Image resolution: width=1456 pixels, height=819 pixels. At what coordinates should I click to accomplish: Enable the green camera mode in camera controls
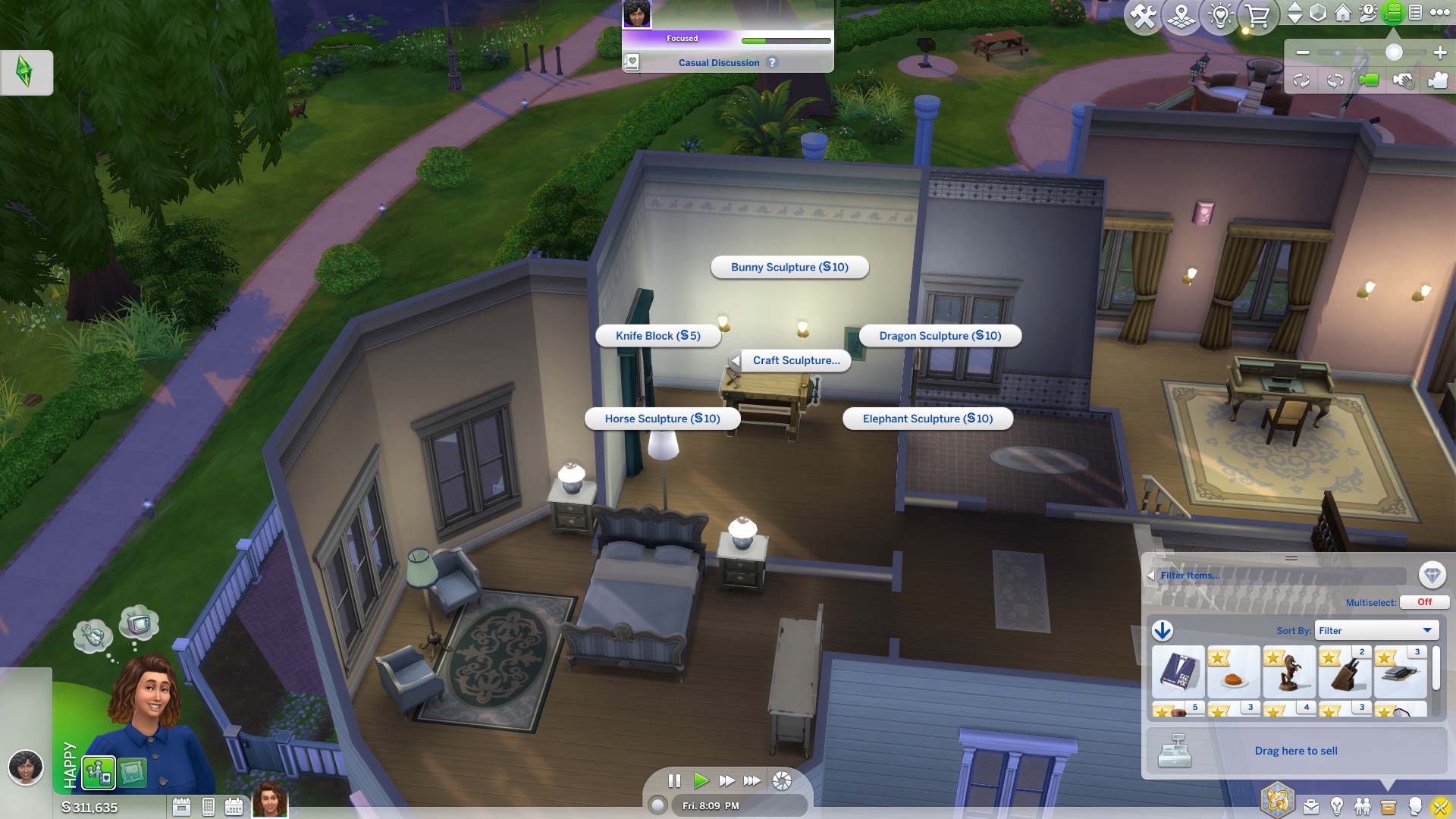click(1369, 81)
